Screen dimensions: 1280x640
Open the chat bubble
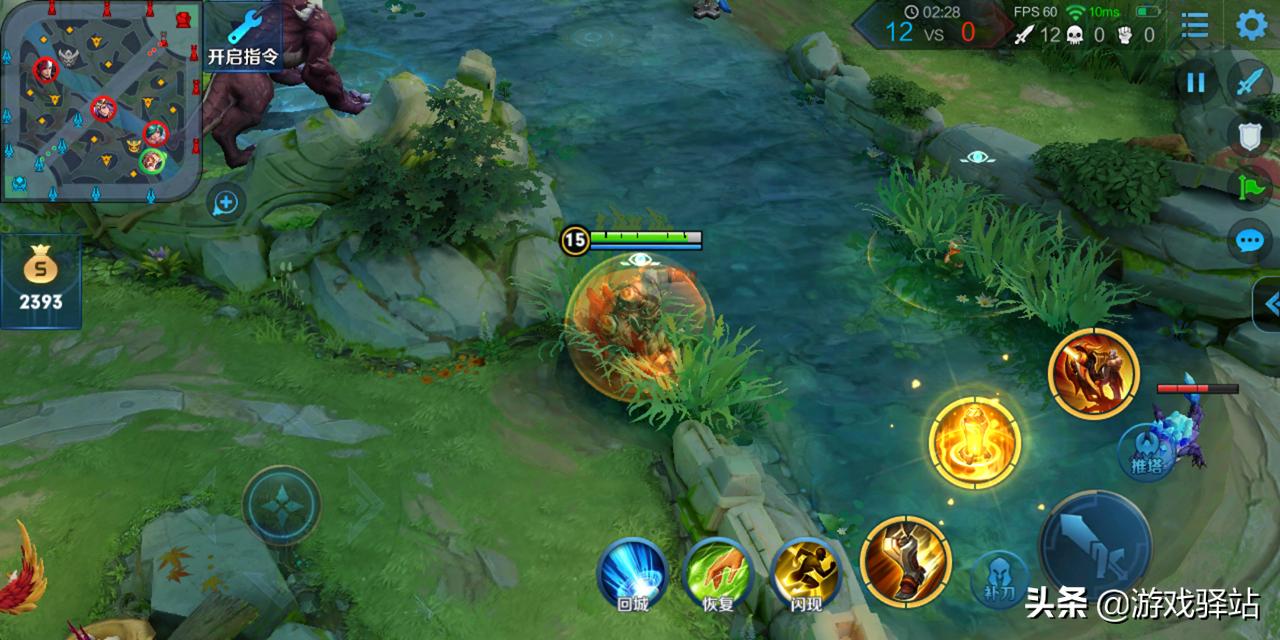(1250, 241)
